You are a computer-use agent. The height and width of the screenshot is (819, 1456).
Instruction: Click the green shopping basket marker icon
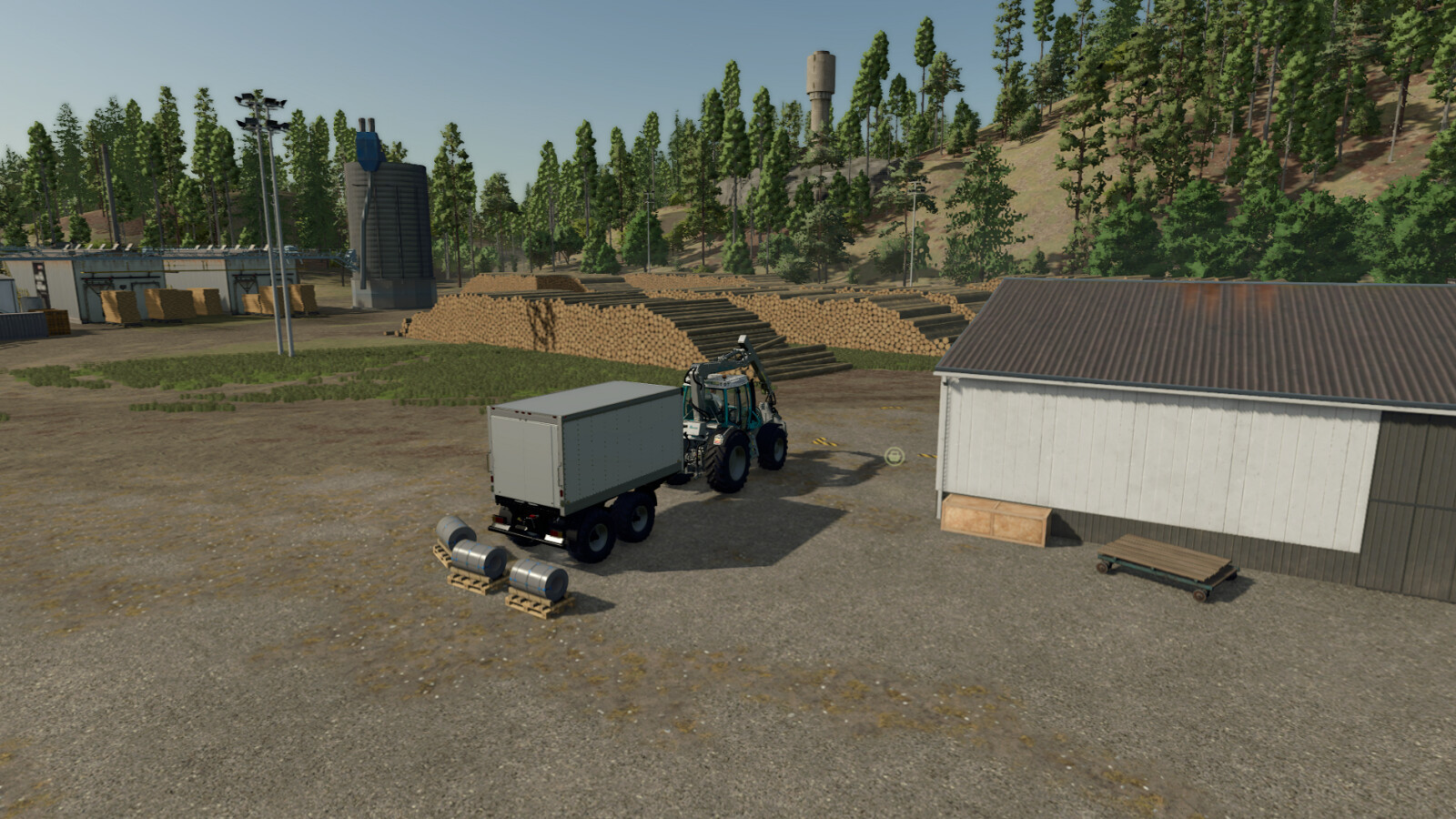click(895, 454)
